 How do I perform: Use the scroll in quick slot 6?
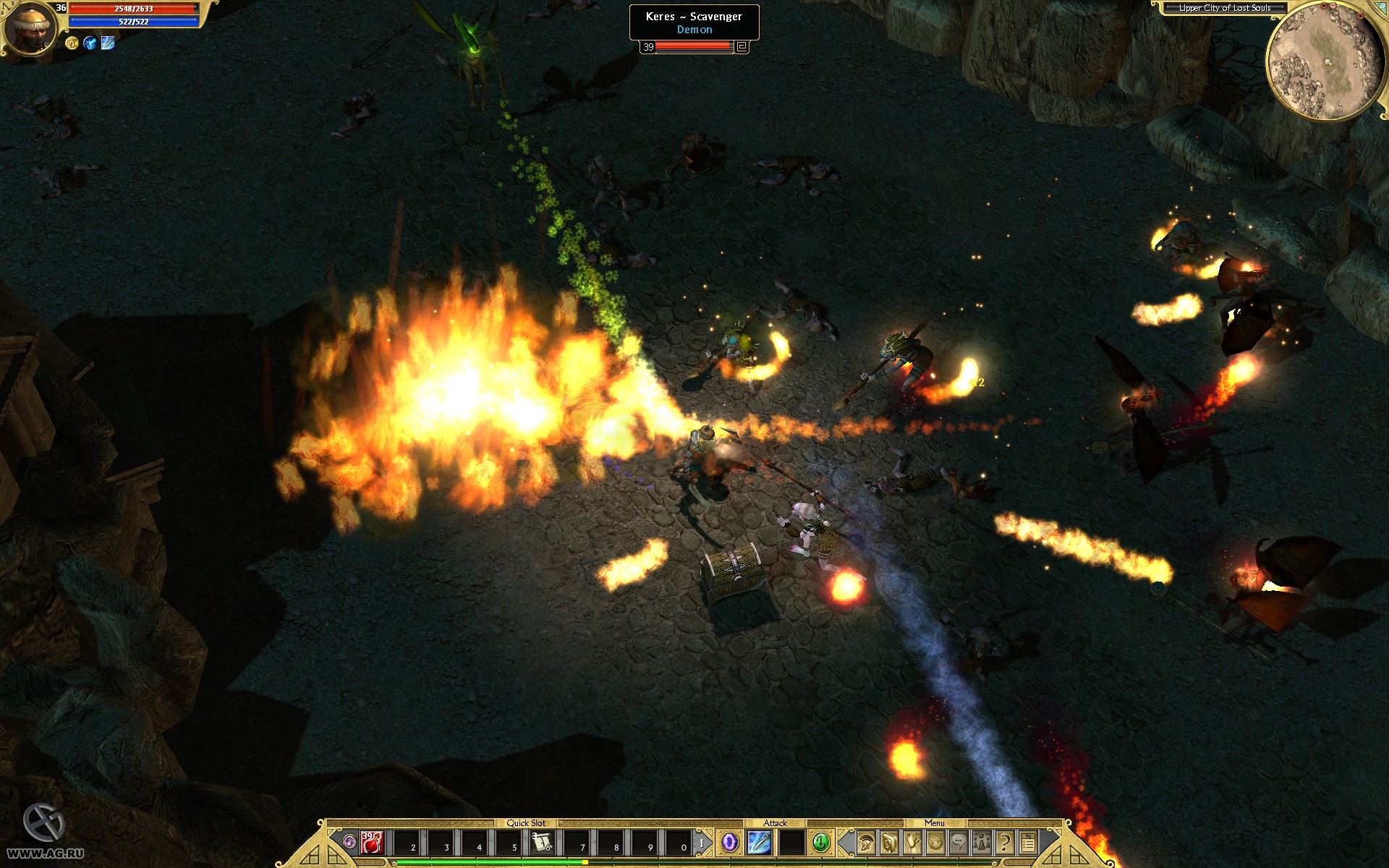(x=542, y=842)
